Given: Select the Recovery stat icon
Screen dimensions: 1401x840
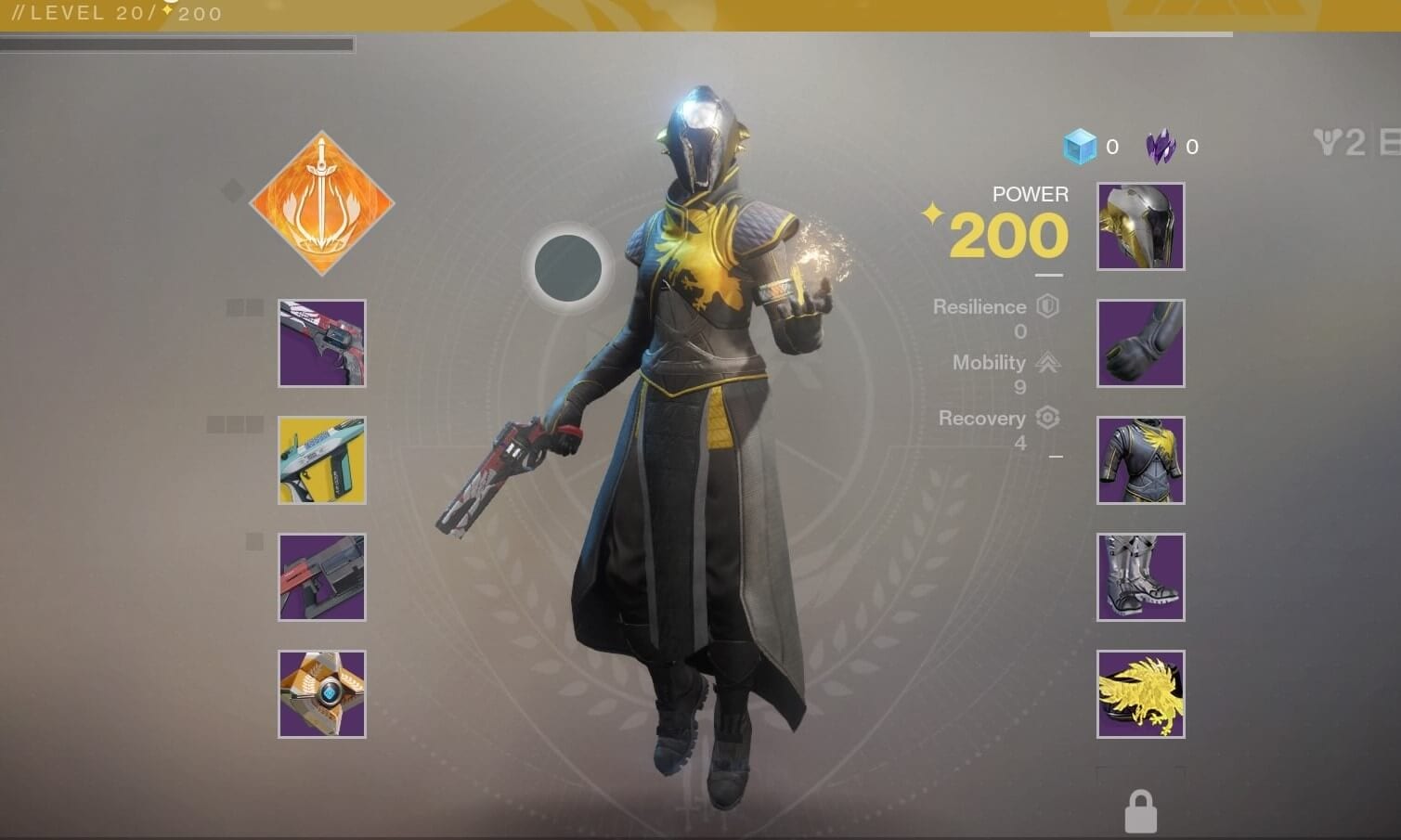Looking at the screenshot, I should coord(1048,419).
